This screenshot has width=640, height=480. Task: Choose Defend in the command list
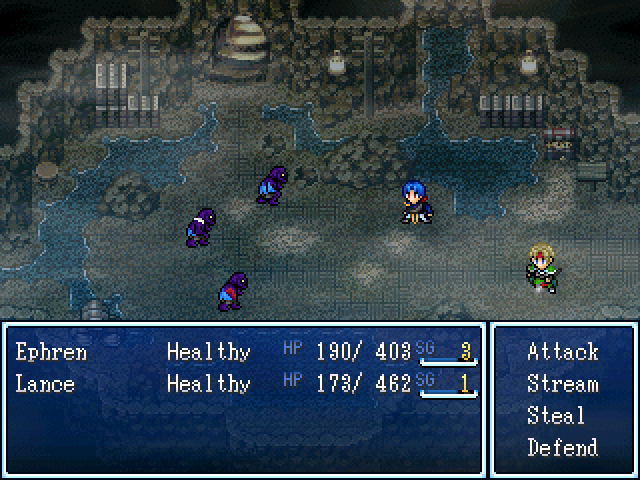tap(562, 447)
